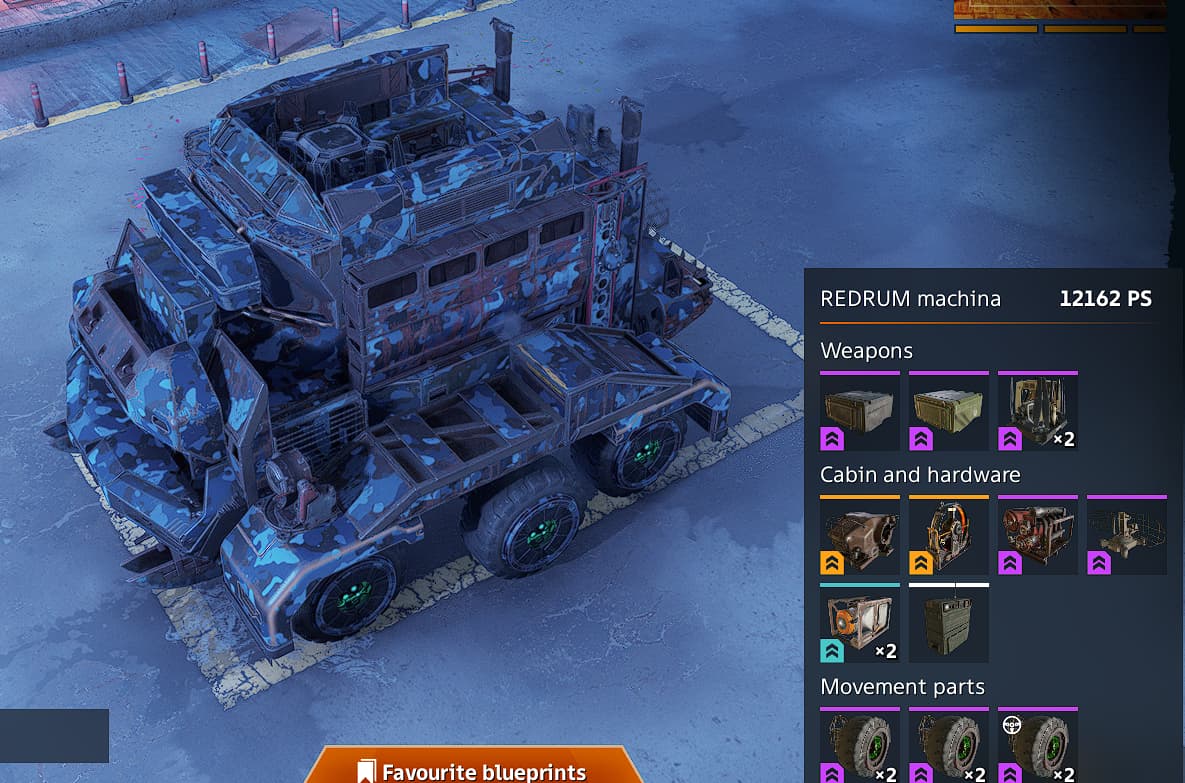
Task: Choose the purple wire-cage hardware slot
Action: click(1126, 535)
